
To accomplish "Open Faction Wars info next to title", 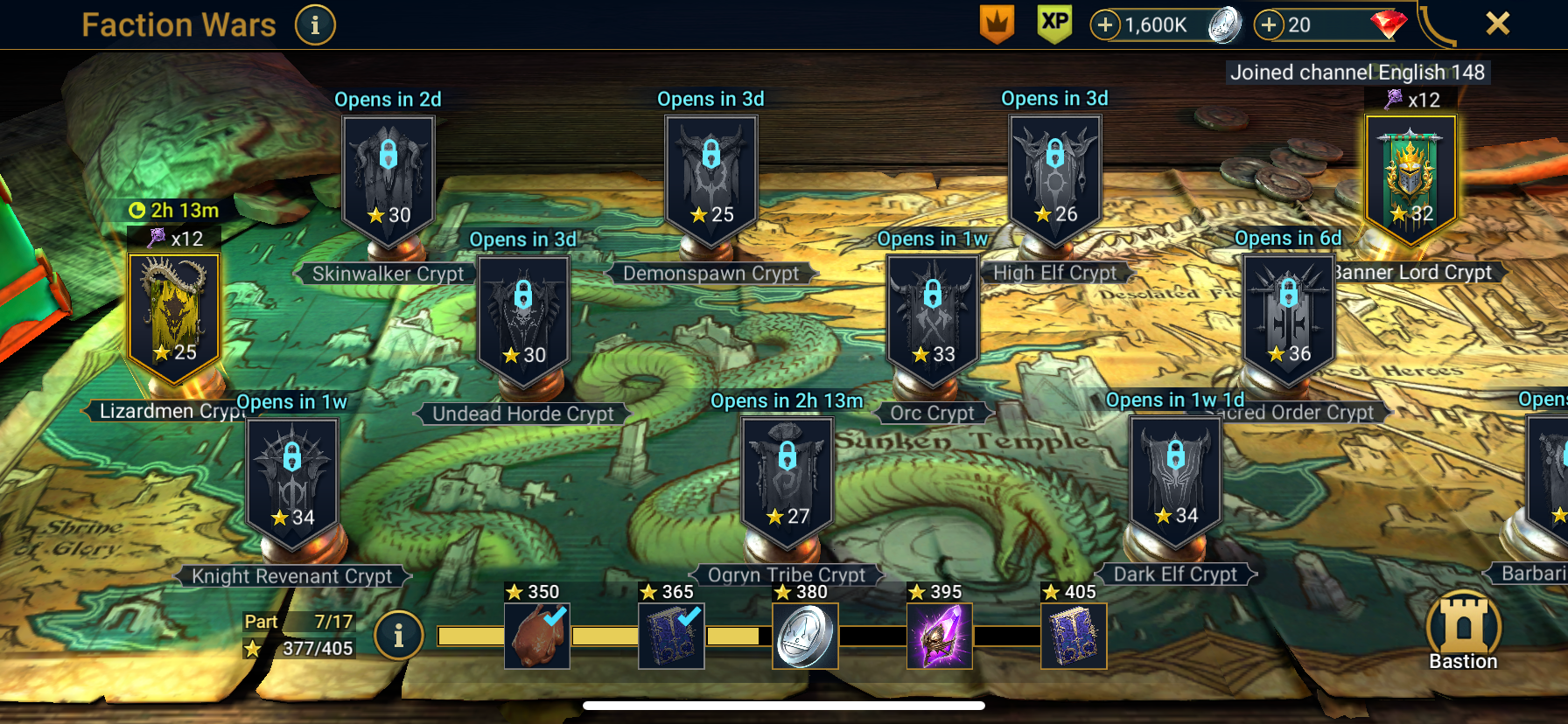I will 315,25.
